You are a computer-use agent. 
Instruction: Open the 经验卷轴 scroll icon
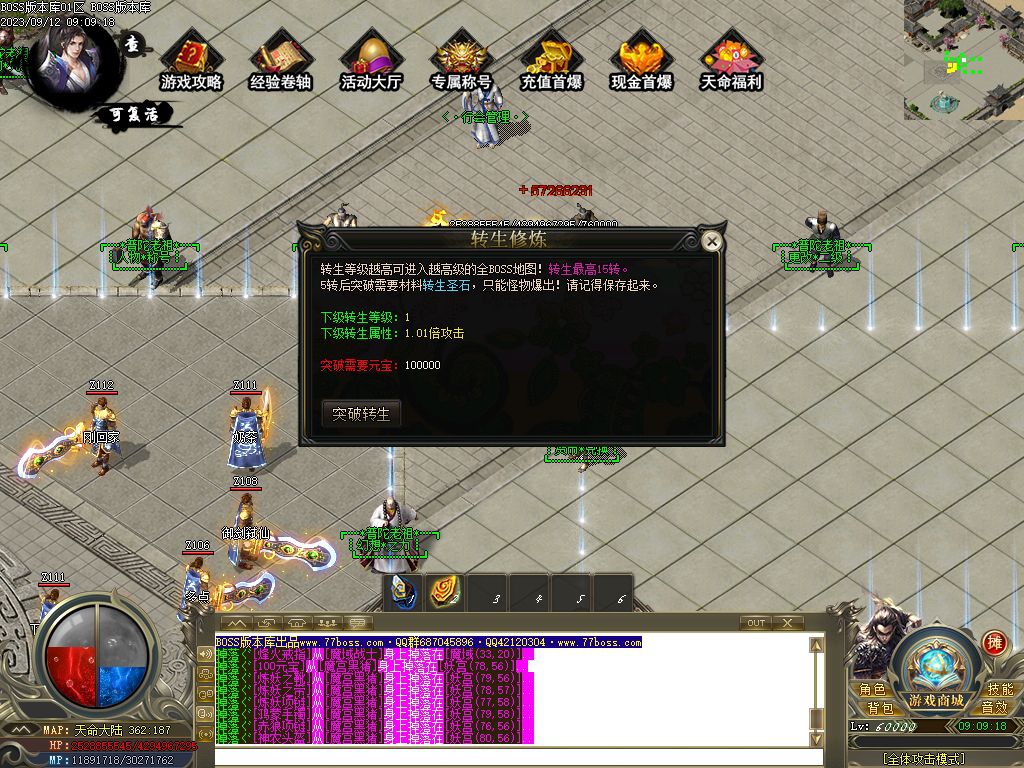click(x=281, y=63)
